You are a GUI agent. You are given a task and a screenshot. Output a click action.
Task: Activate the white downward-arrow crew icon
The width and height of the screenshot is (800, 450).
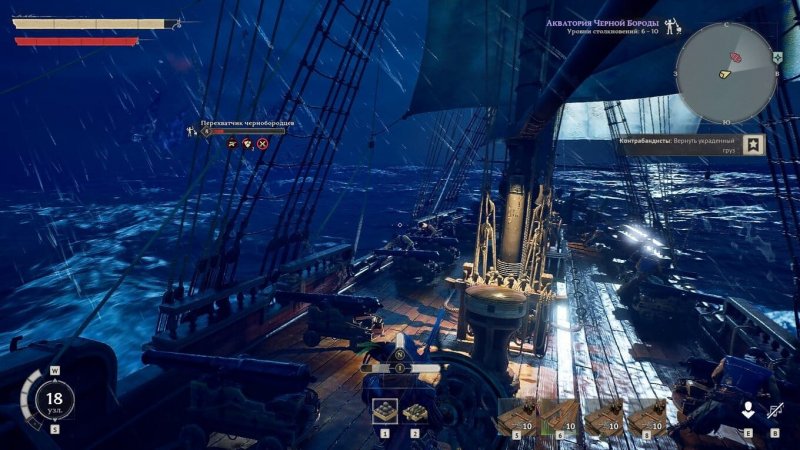tap(747, 410)
